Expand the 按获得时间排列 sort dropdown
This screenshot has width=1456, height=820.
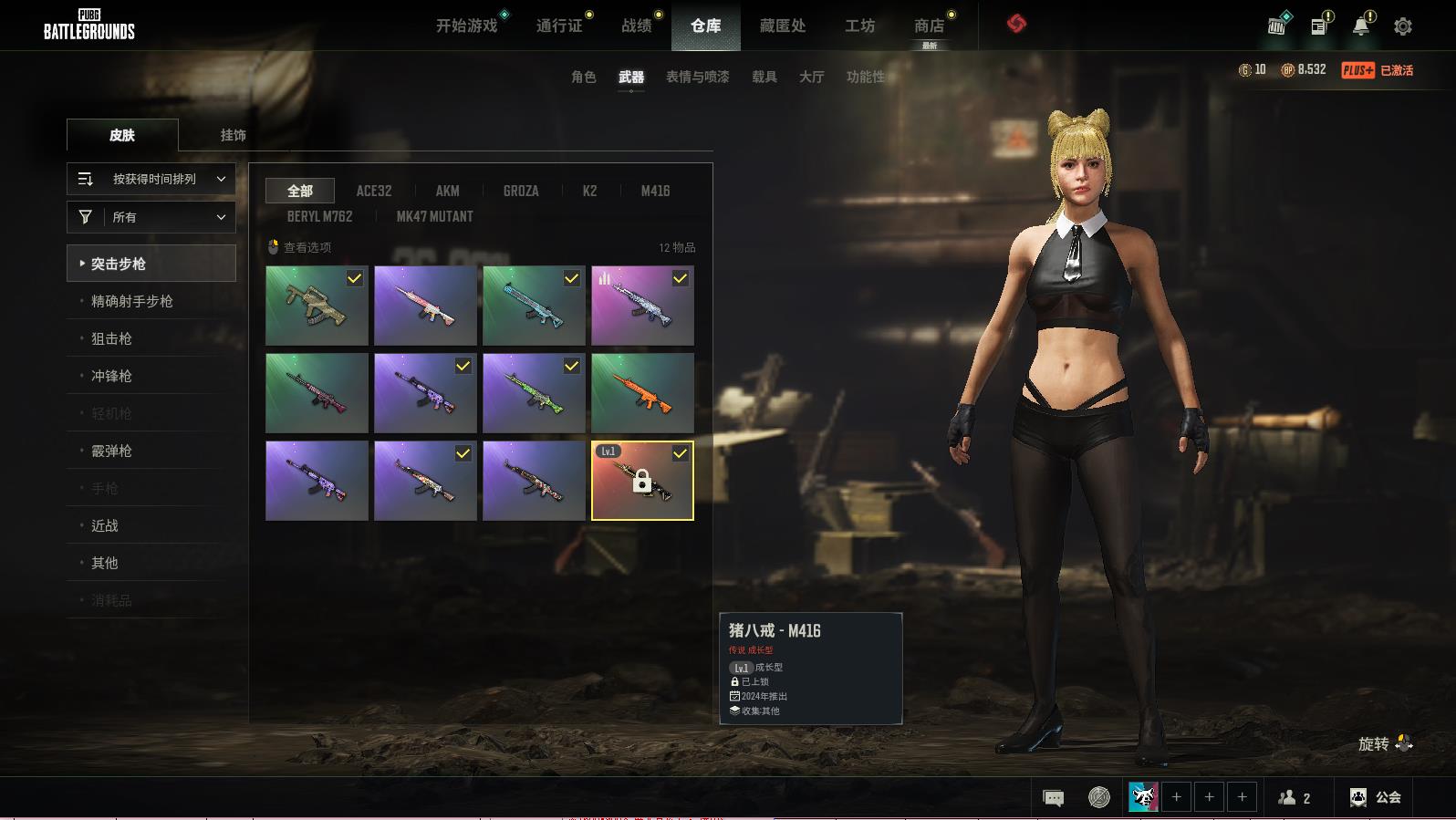pos(151,180)
